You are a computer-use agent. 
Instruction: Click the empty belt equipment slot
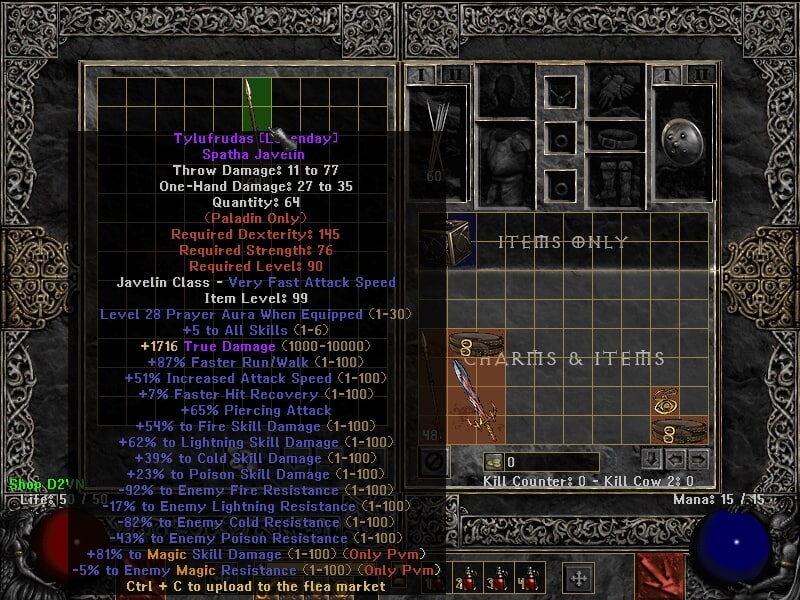coord(615,136)
